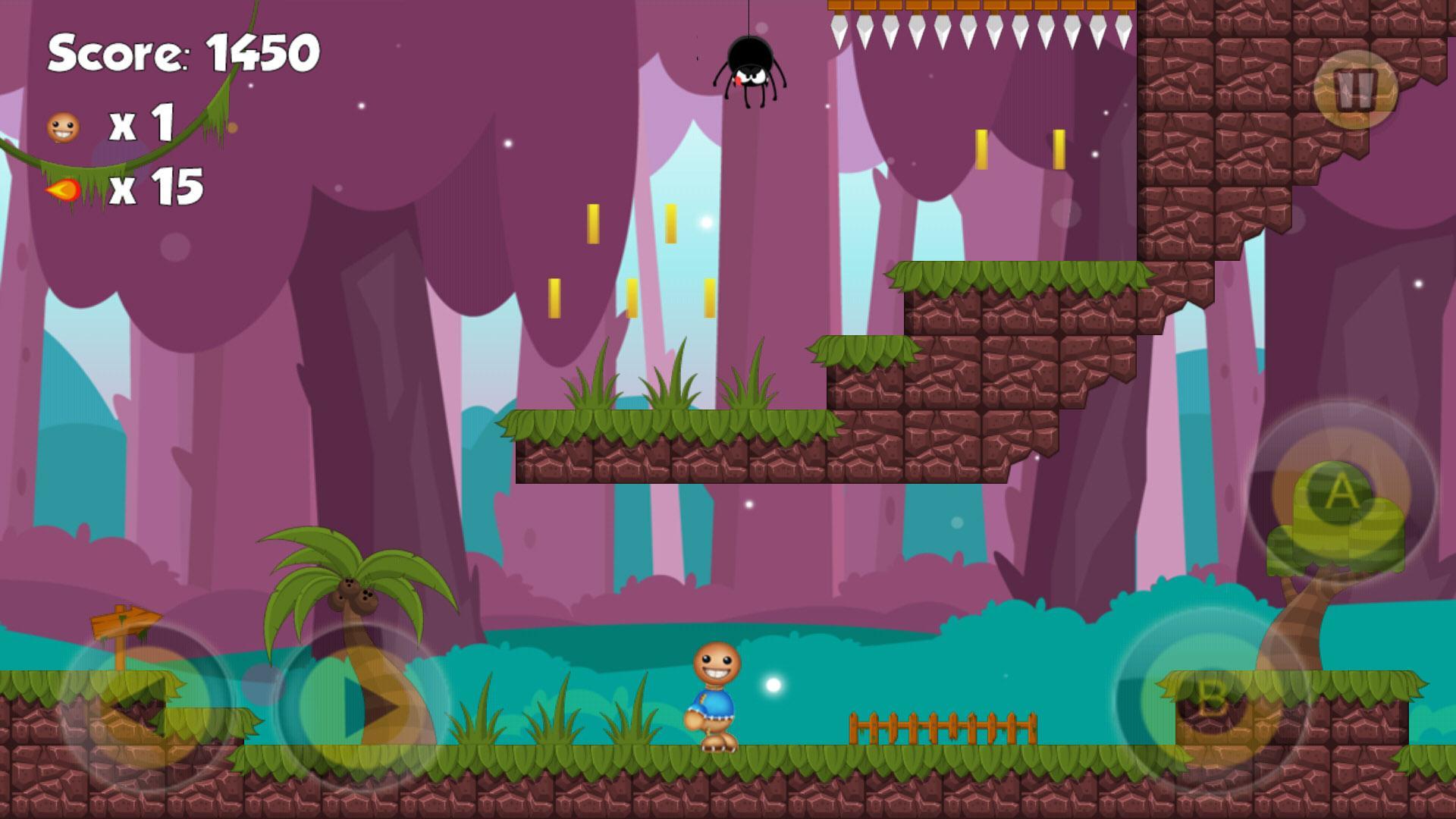1456x819 pixels.
Task: Click the fireball ammo counter icon
Action: pos(62,190)
